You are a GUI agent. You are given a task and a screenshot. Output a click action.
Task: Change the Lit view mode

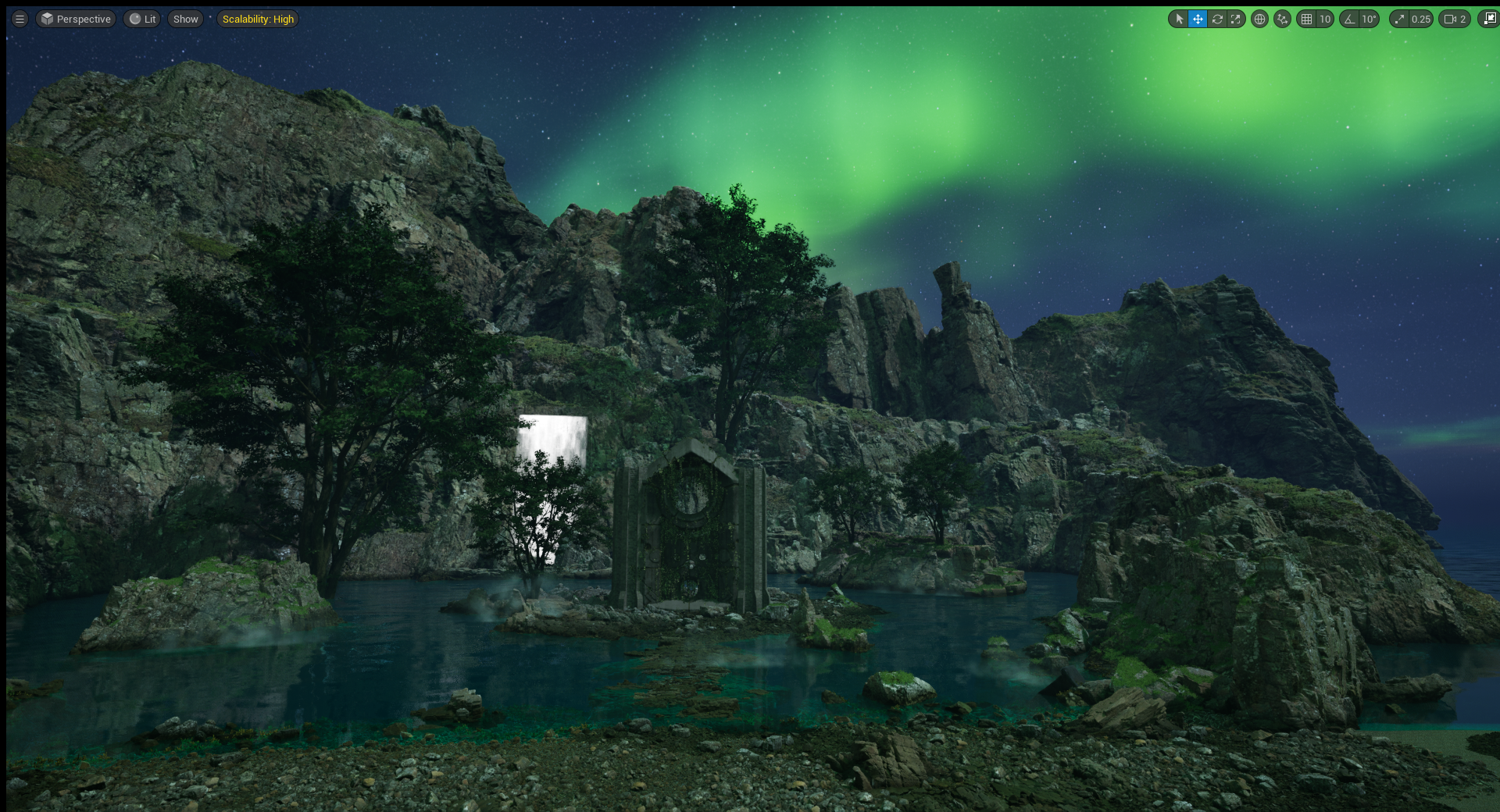click(x=142, y=19)
